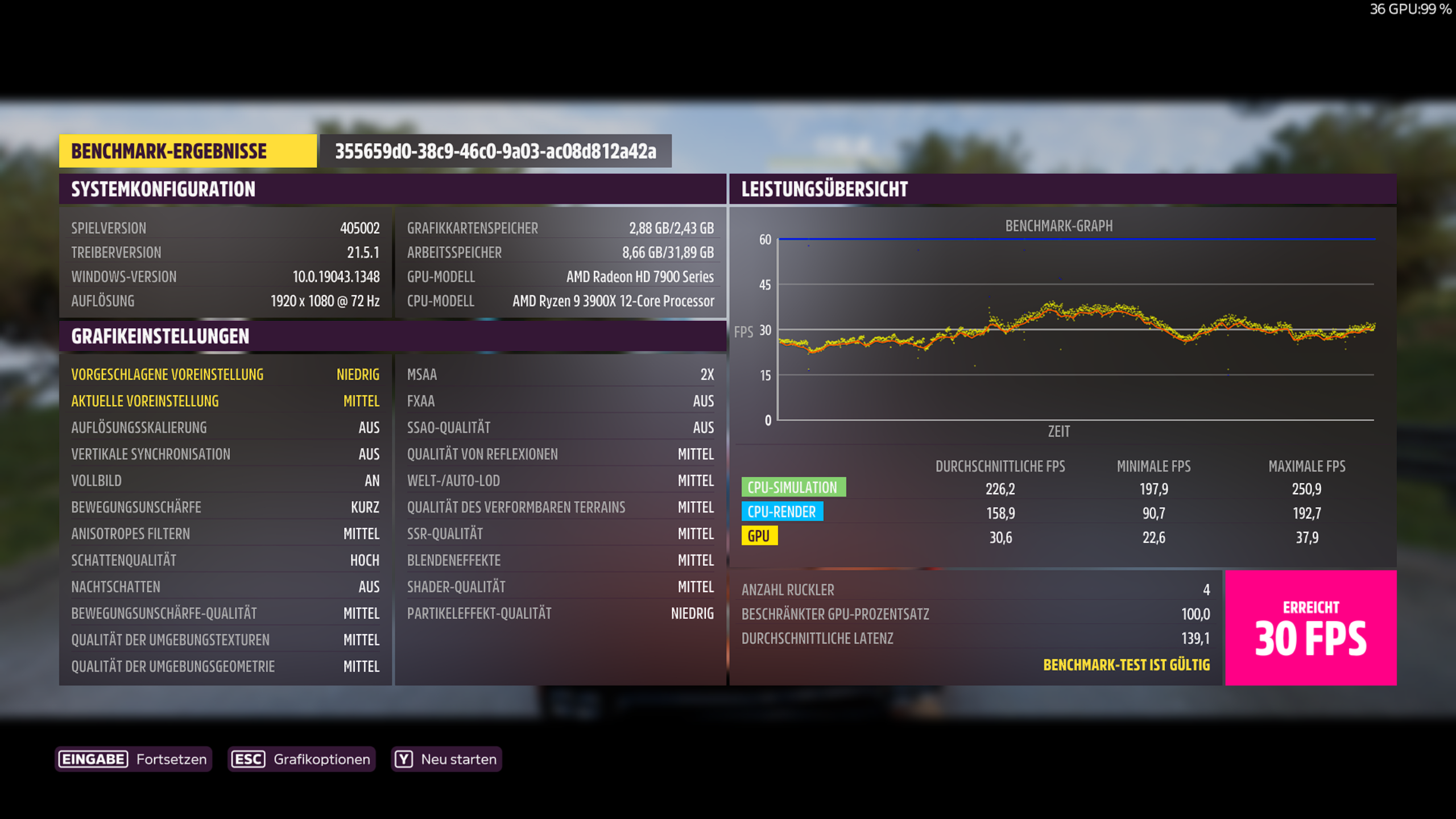
Task: Click the pink ERREICHT 30 FPS badge
Action: pyautogui.click(x=1310, y=626)
